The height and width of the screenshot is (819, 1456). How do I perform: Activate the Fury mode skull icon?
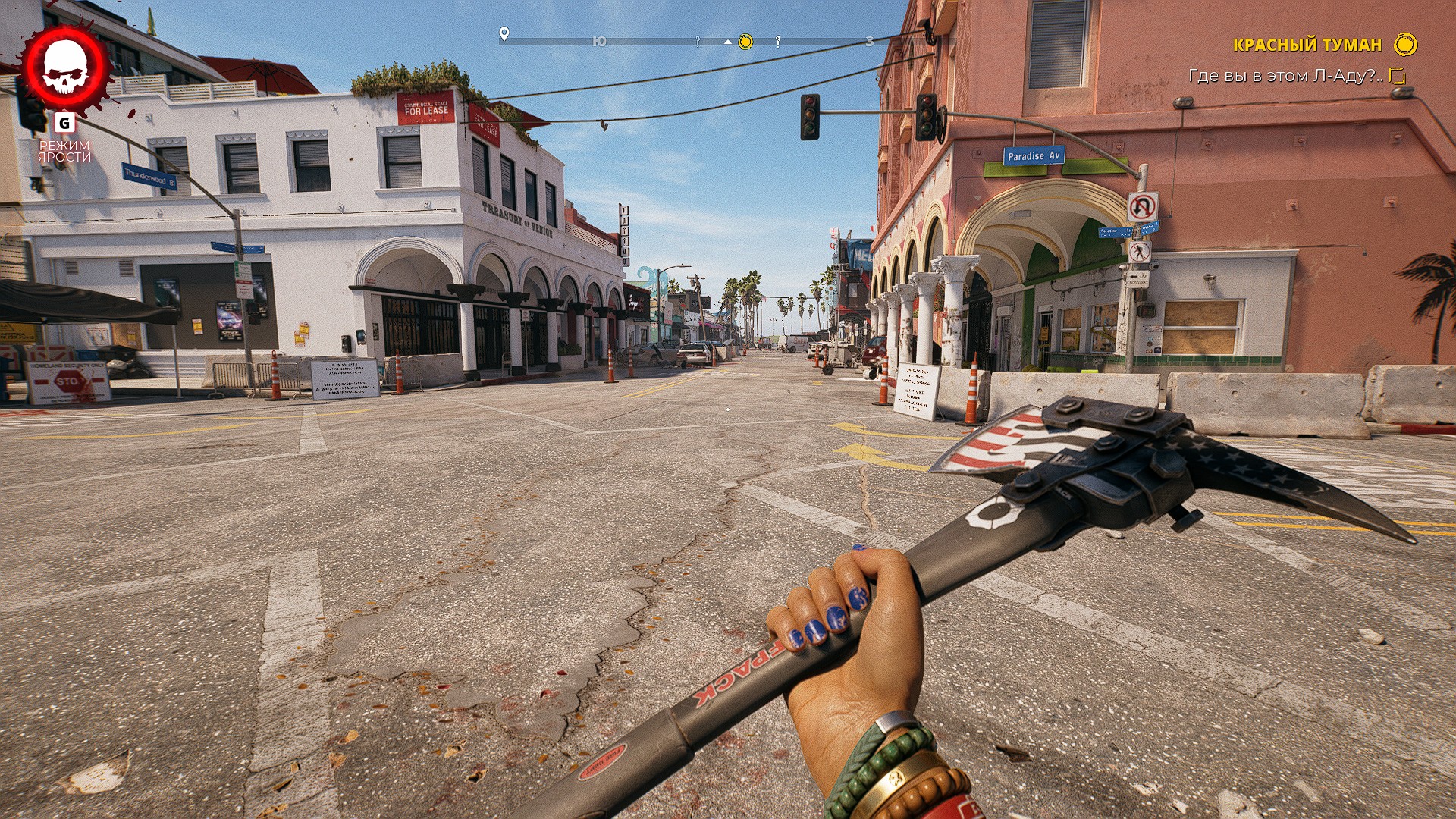click(x=65, y=68)
